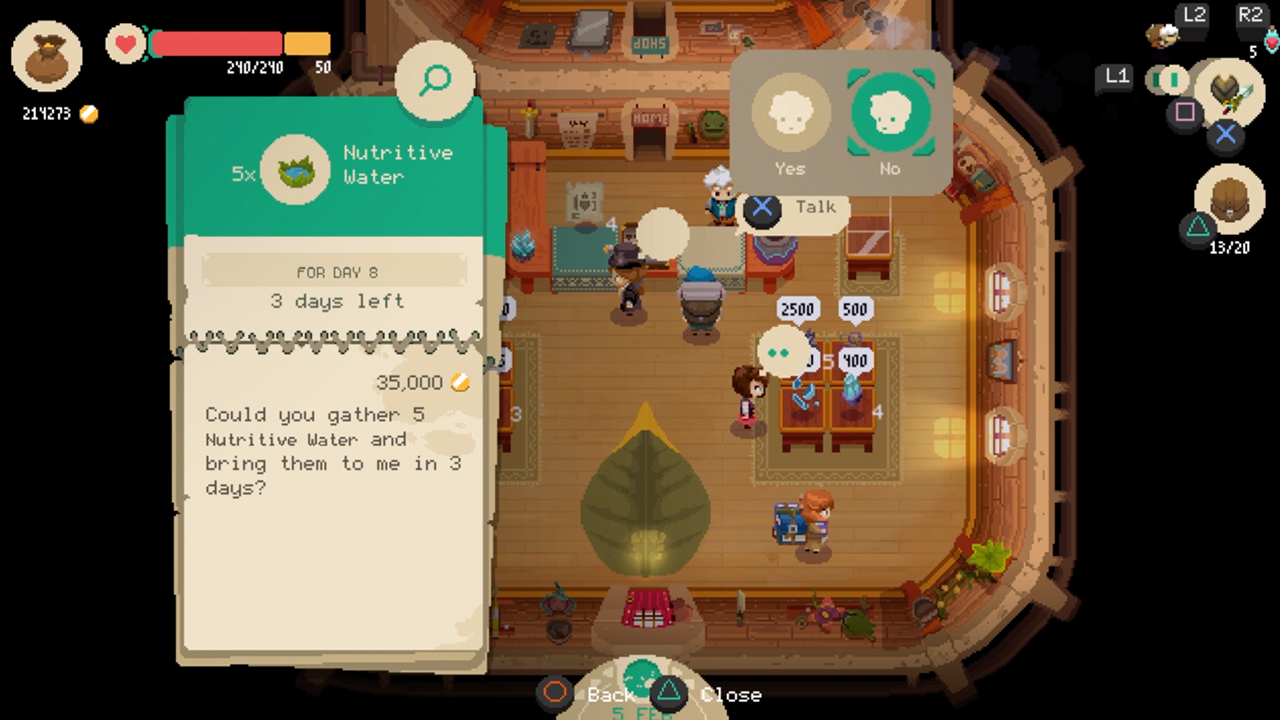1280x720 pixels.
Task: Click the teal triangle button icon beside Close
Action: (x=668, y=692)
